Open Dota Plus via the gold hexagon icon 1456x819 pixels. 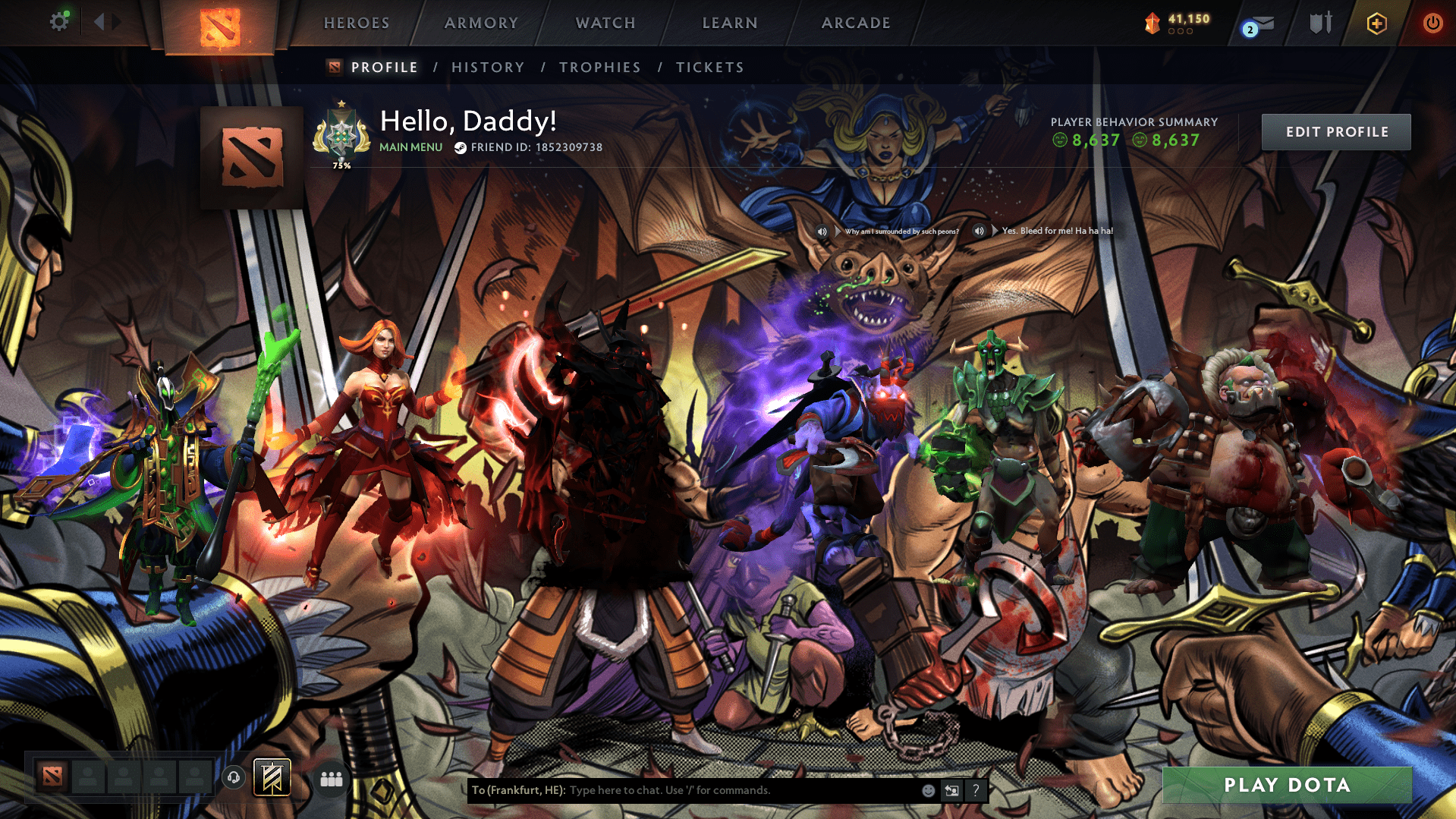[x=1376, y=22]
